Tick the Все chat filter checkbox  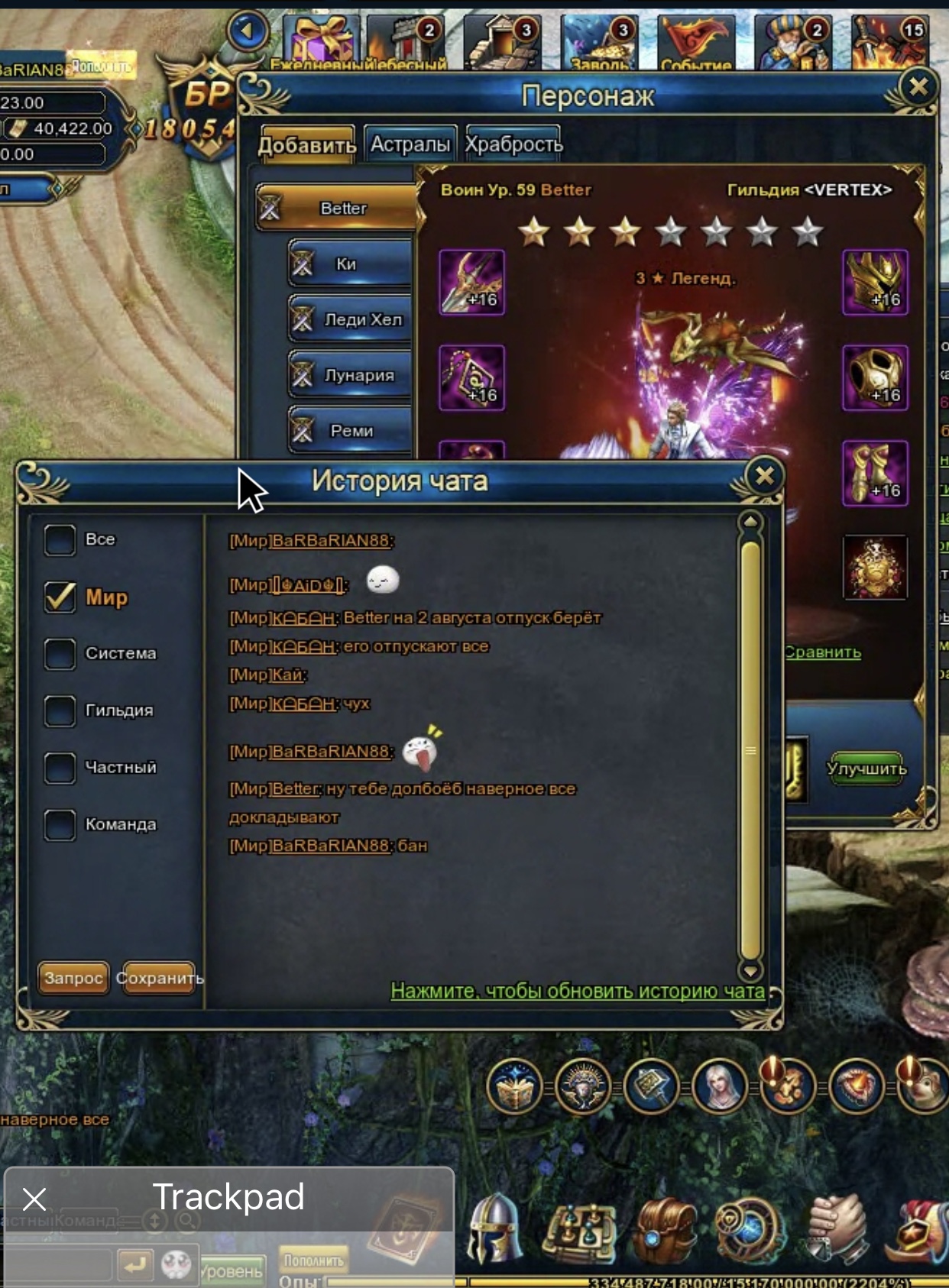point(60,539)
